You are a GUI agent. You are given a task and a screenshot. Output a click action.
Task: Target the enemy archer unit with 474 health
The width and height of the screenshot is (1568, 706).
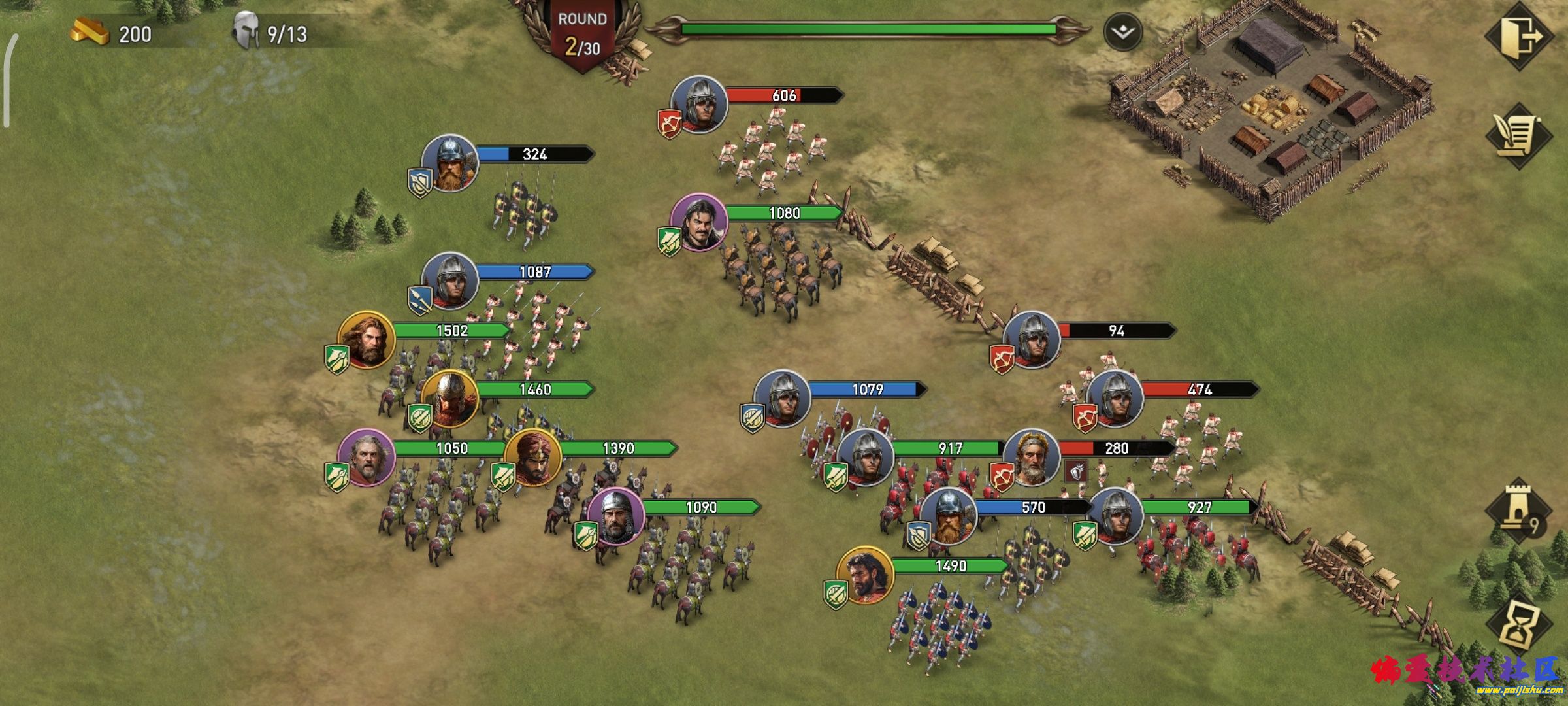1115,399
